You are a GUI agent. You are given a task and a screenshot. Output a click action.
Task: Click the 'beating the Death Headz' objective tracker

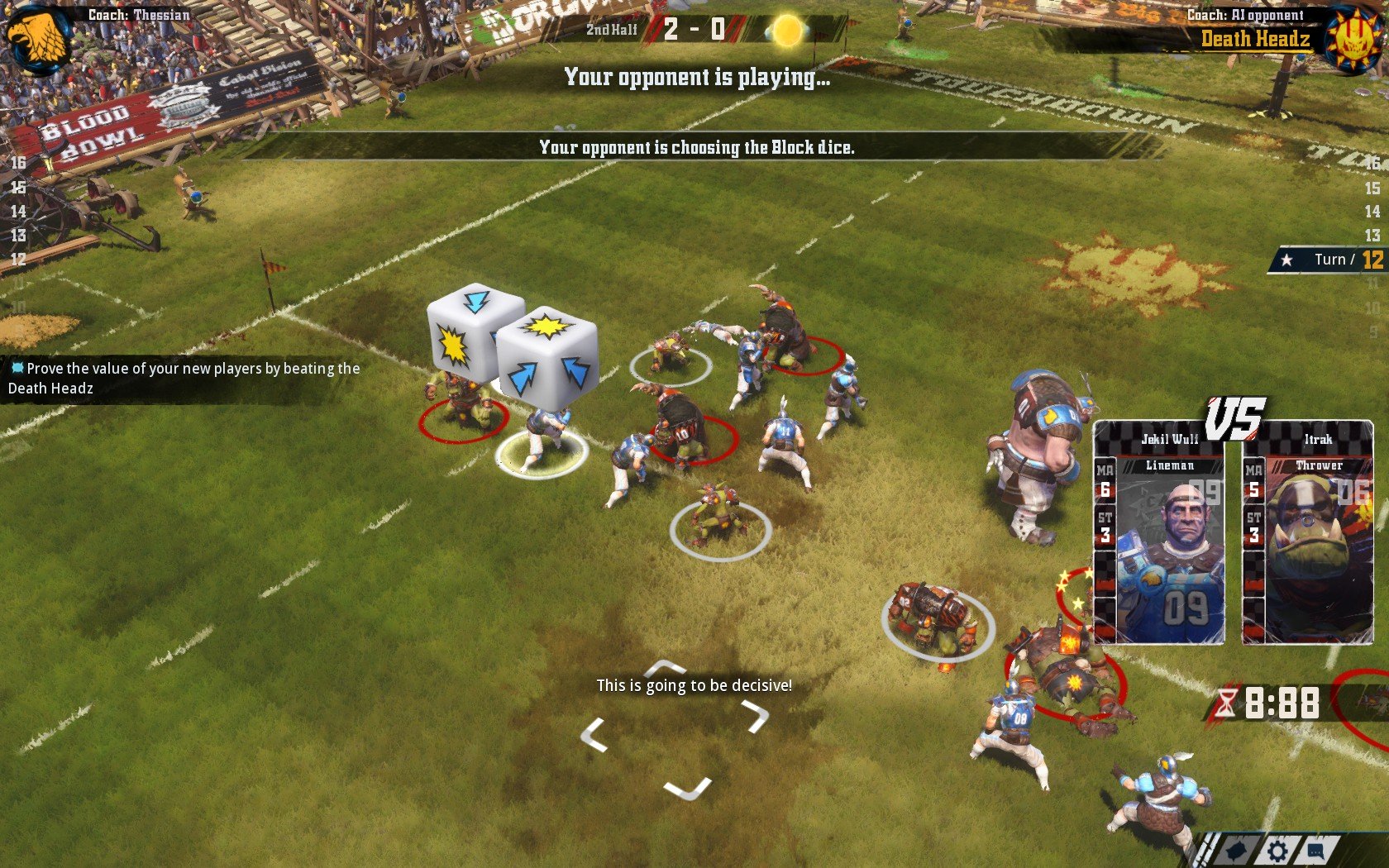[184, 379]
